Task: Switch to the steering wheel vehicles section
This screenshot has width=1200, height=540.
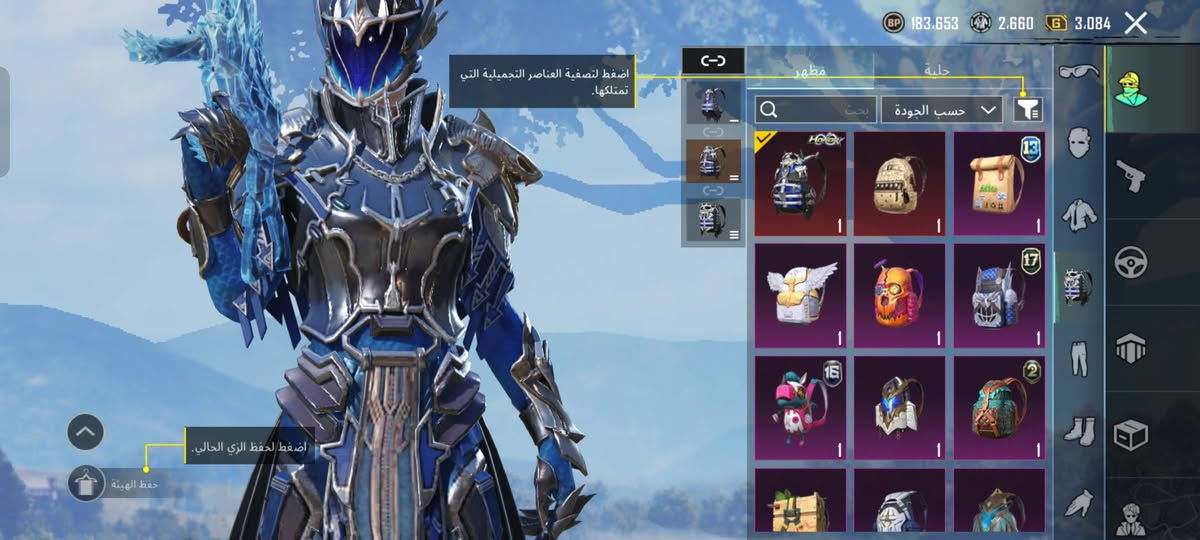Action: tap(1132, 262)
